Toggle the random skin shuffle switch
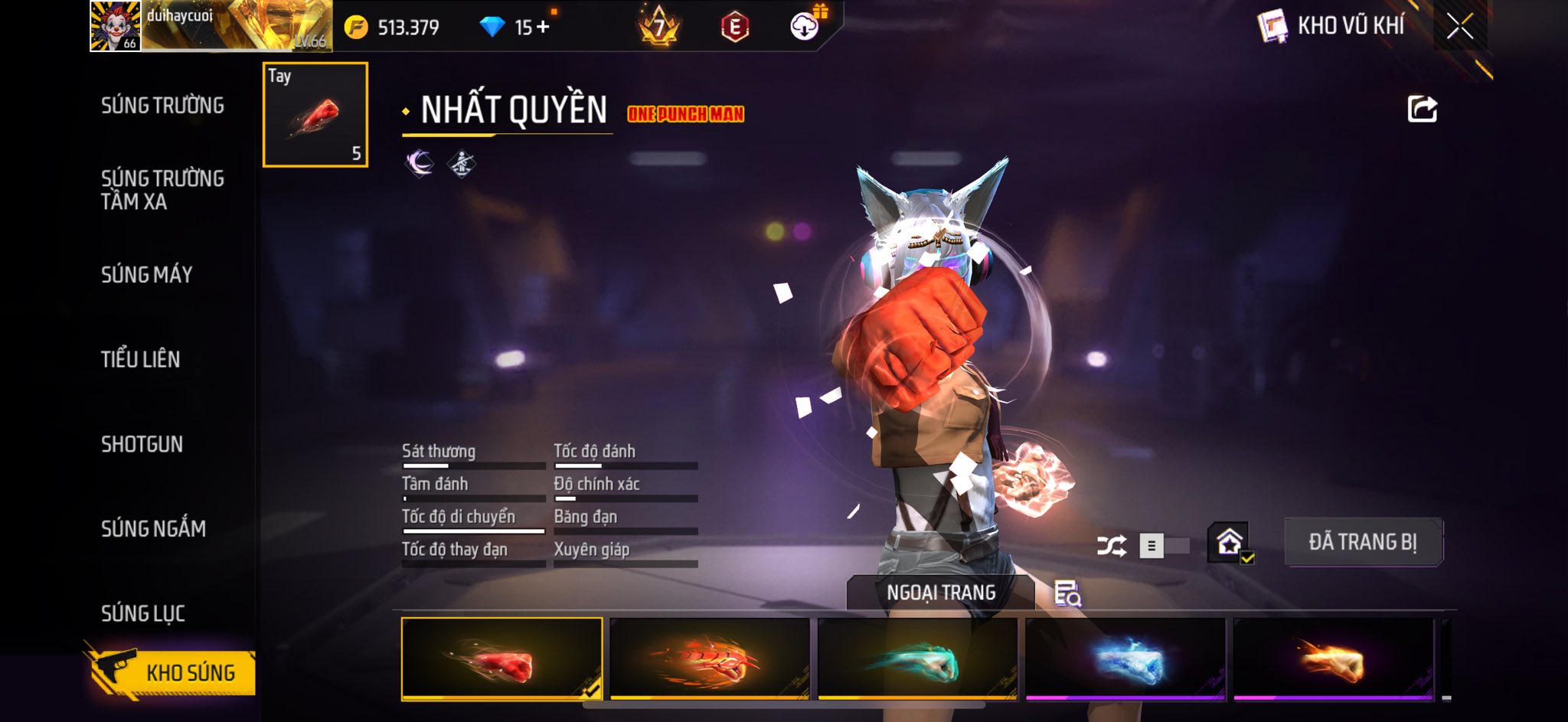This screenshot has width=1568, height=722. pos(1164,546)
